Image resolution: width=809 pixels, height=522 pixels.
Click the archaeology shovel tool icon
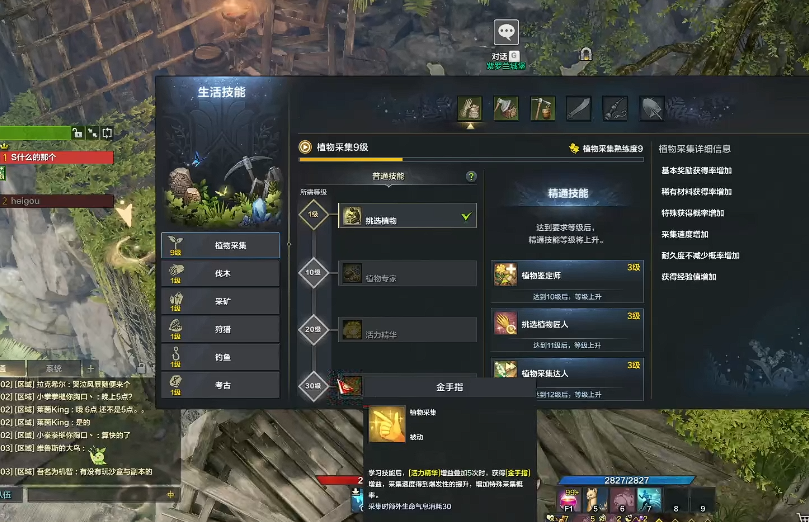click(652, 108)
